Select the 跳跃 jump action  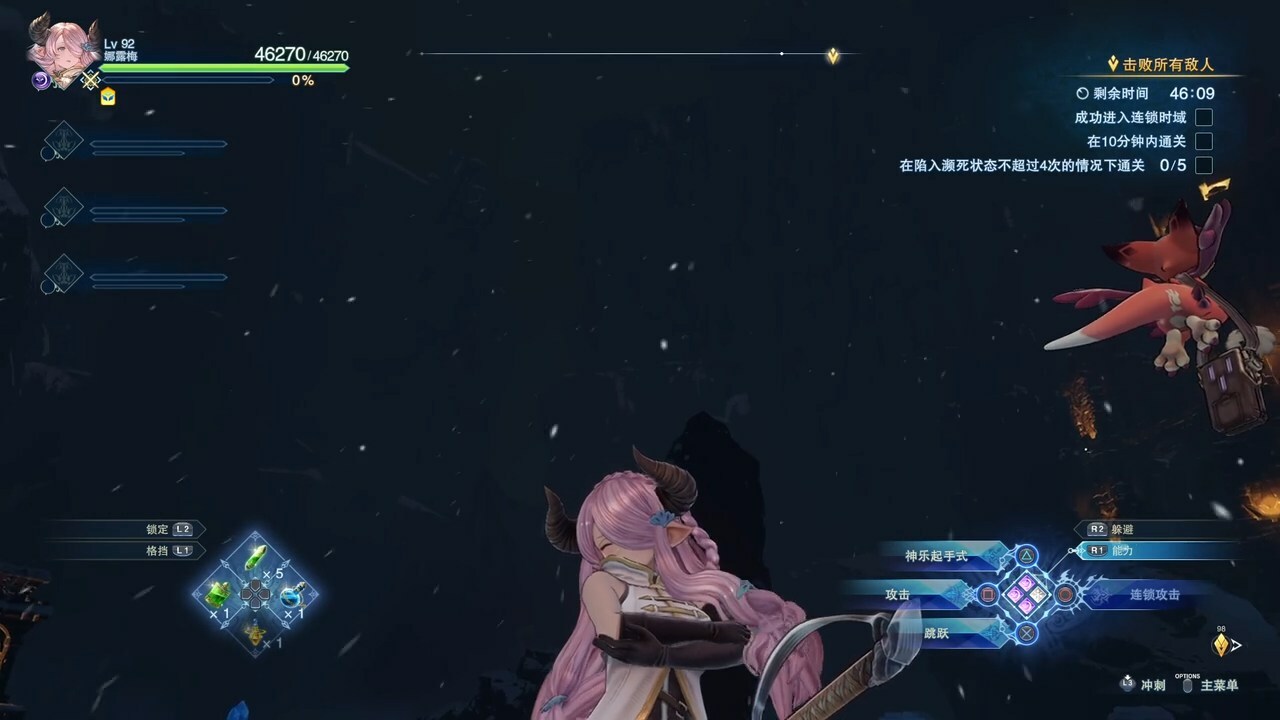point(937,632)
